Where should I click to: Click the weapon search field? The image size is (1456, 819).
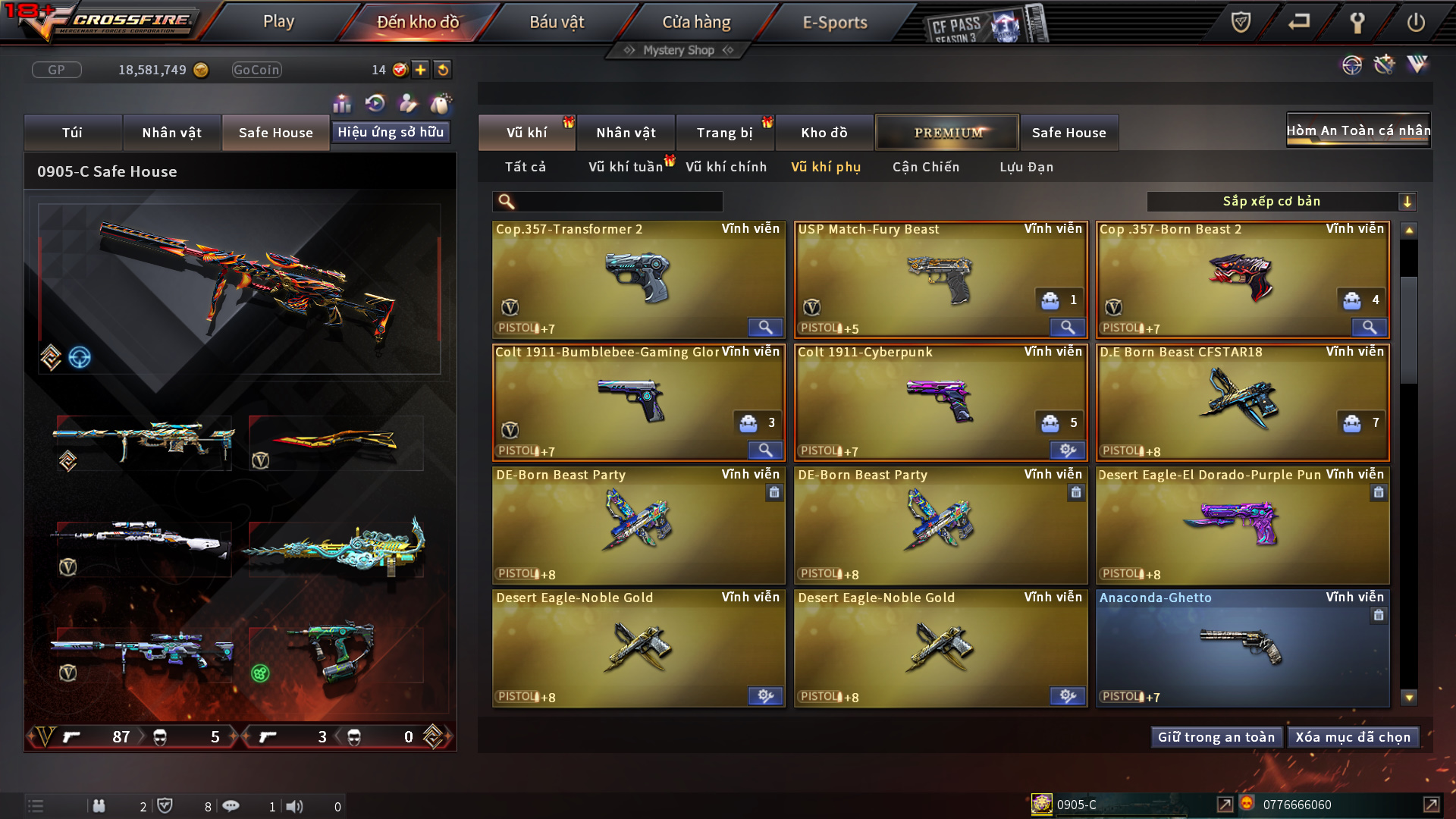(618, 202)
